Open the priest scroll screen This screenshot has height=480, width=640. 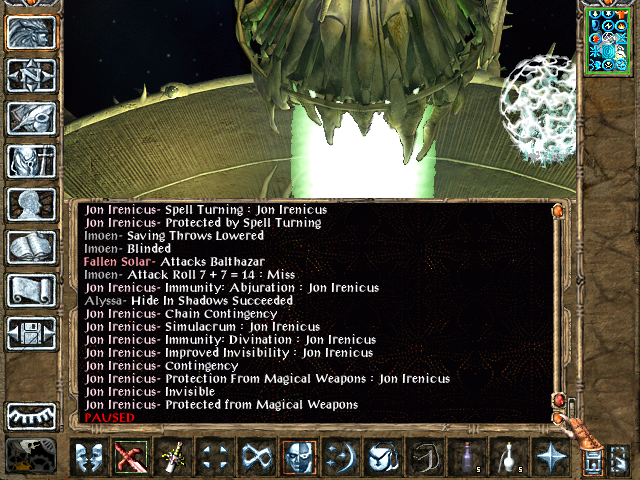[x=31, y=290]
